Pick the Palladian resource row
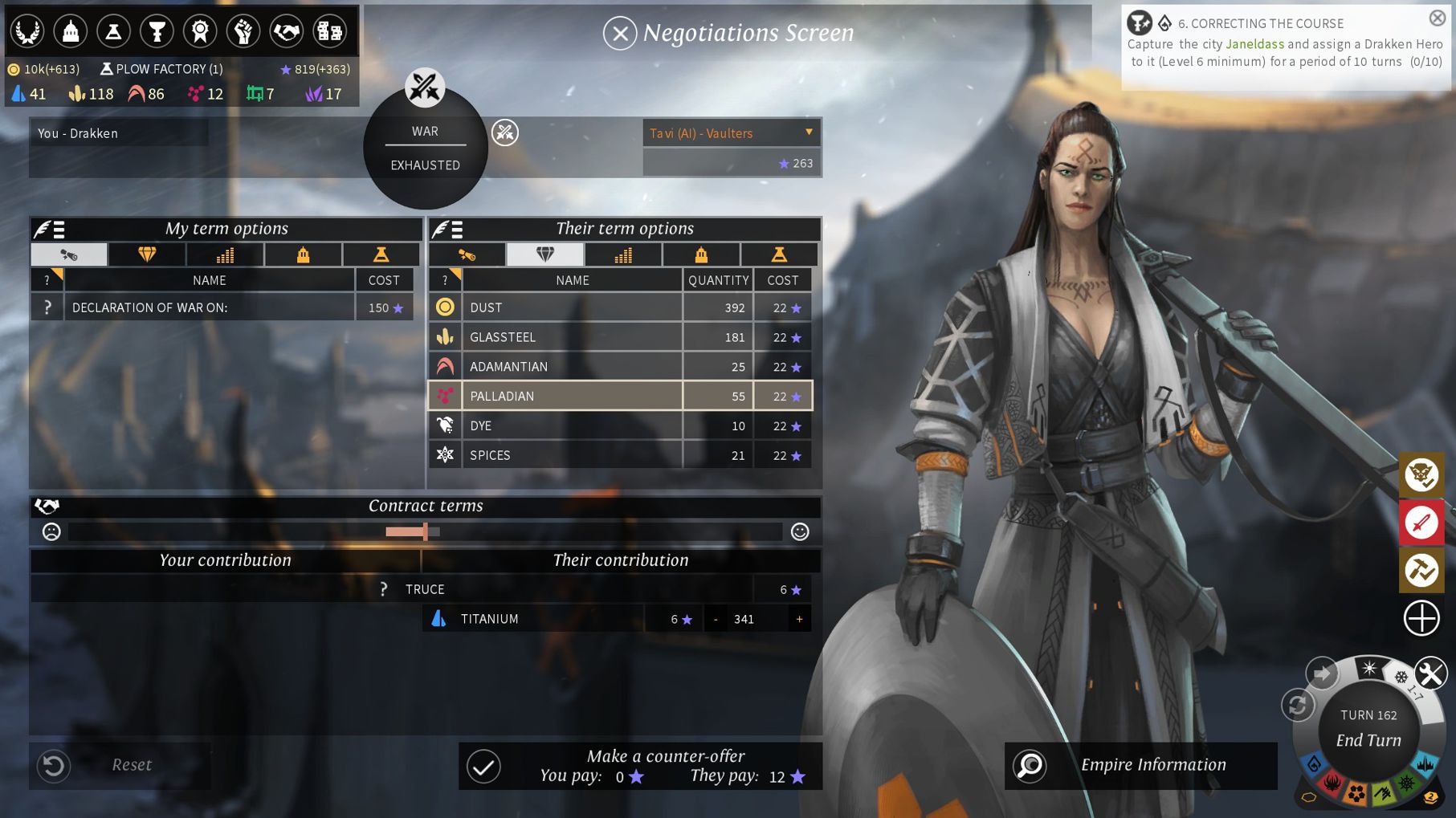The height and width of the screenshot is (818, 1456). click(572, 397)
